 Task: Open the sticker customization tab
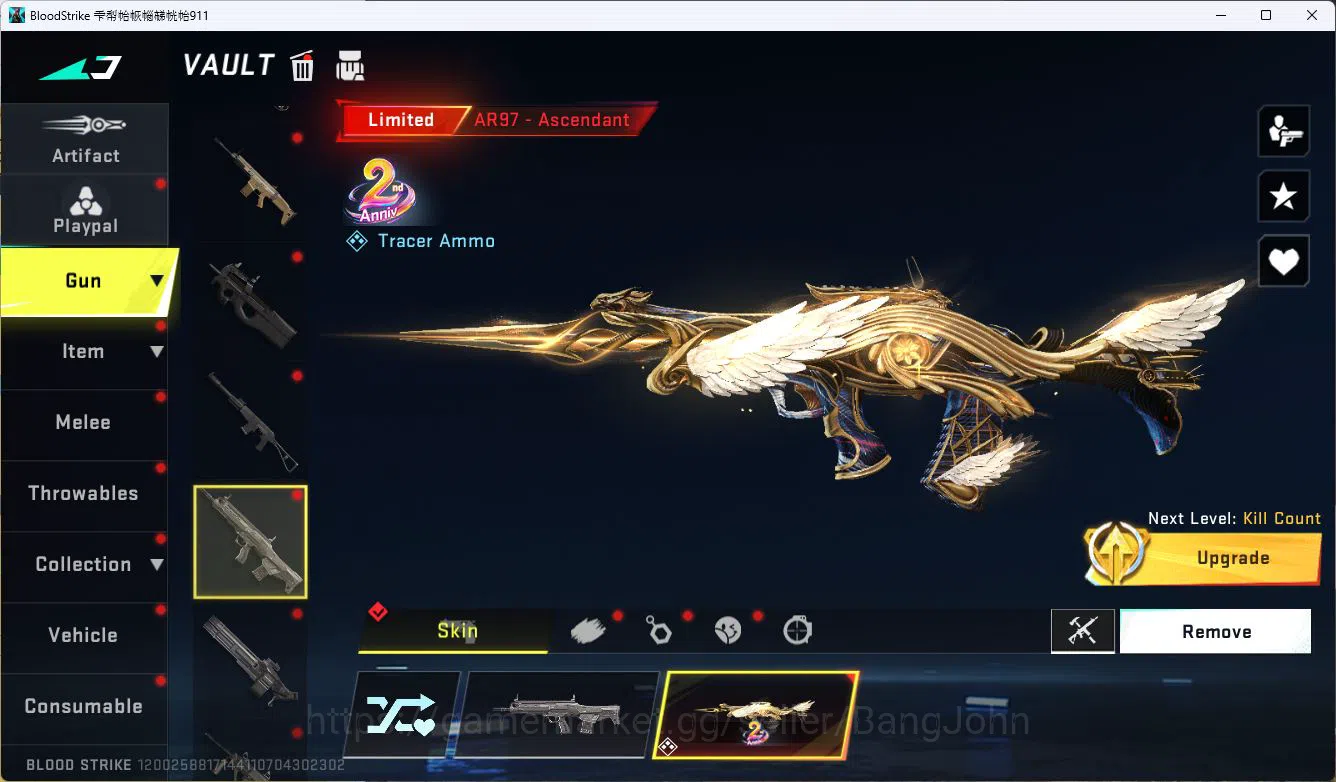coord(728,631)
